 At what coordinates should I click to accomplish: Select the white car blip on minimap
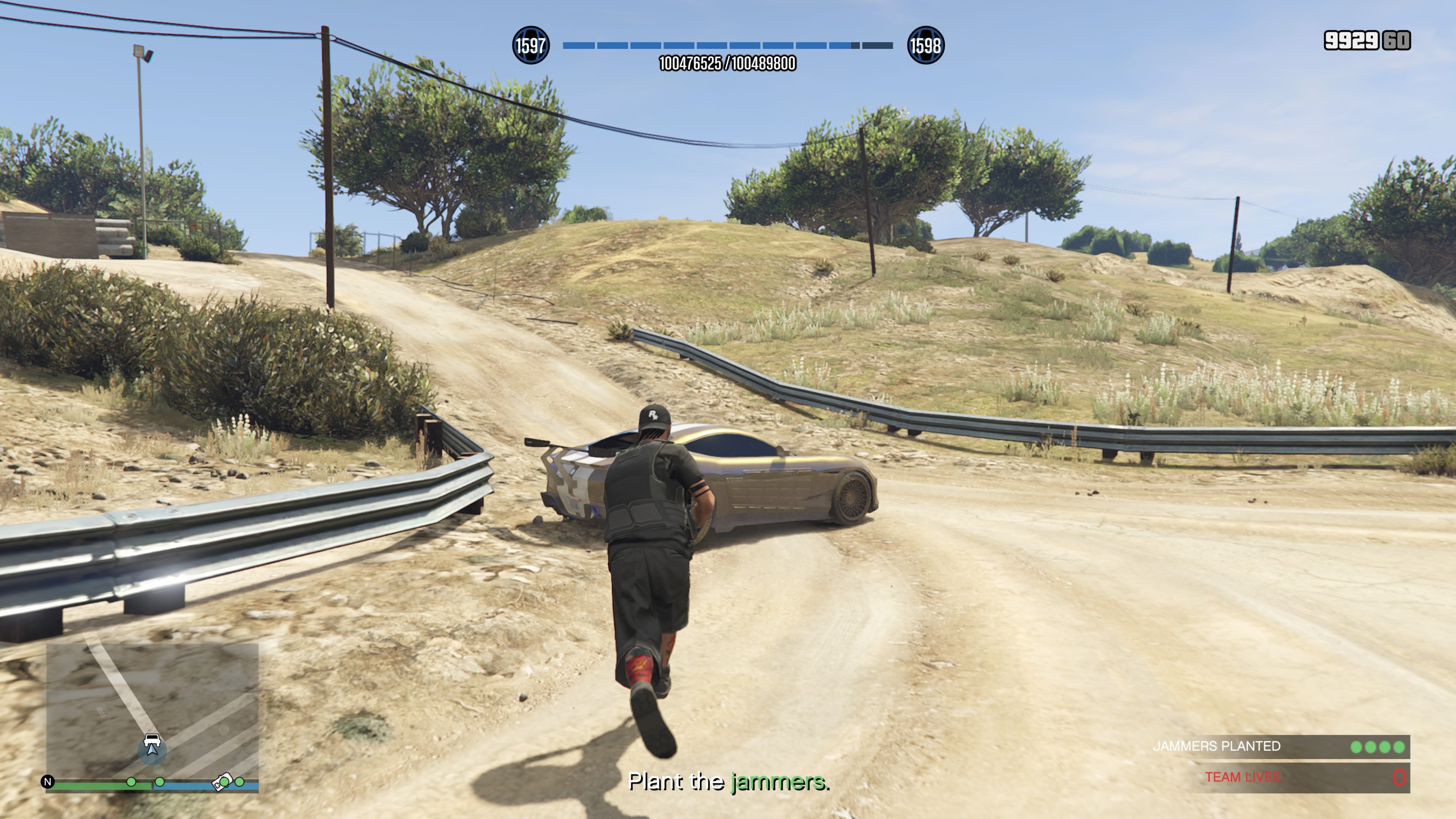(x=152, y=740)
